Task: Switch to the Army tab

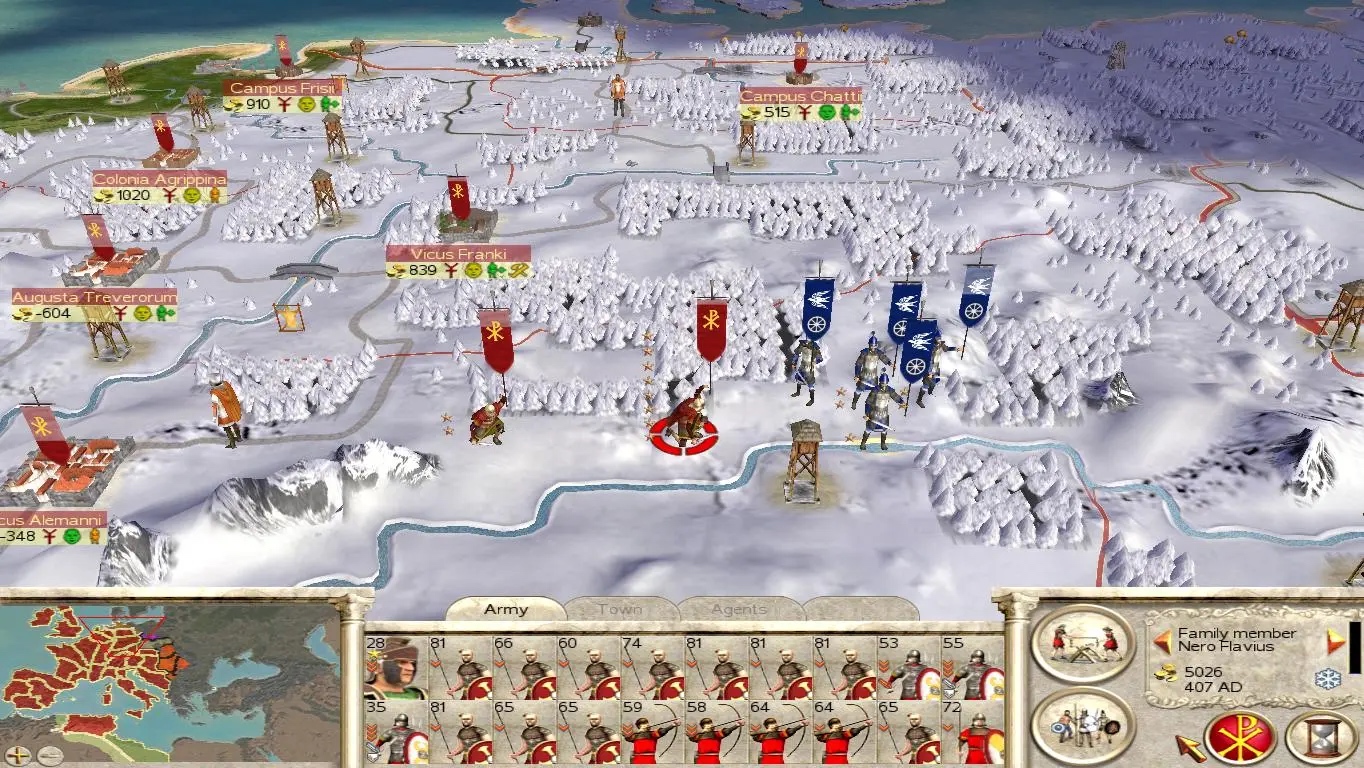Action: 505,609
